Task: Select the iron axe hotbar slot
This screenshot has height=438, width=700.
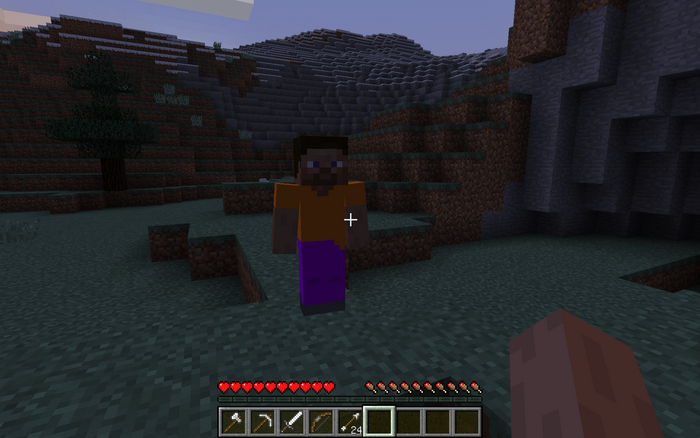Action: [233, 421]
